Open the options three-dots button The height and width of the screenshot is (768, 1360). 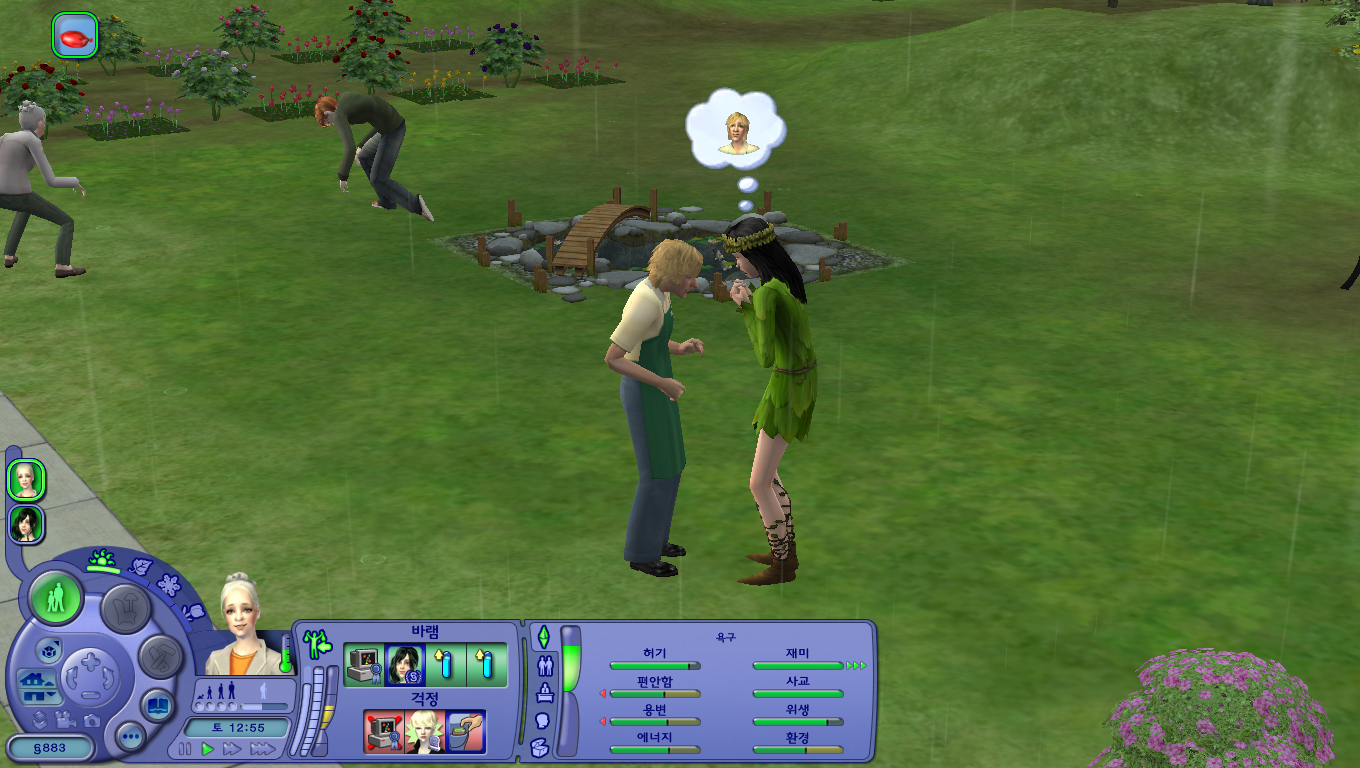pyautogui.click(x=131, y=738)
